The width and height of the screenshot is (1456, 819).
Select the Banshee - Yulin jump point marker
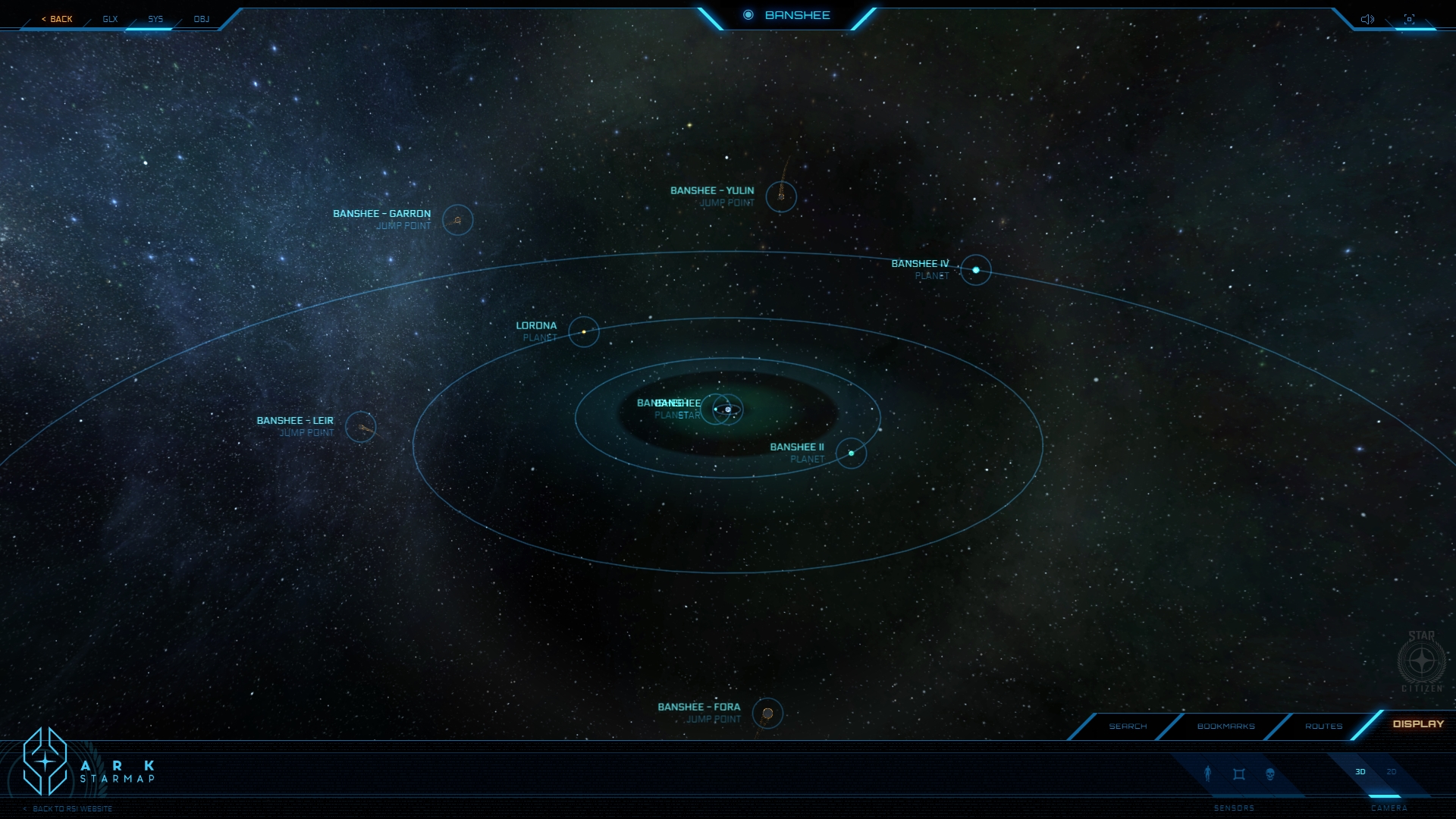781,196
